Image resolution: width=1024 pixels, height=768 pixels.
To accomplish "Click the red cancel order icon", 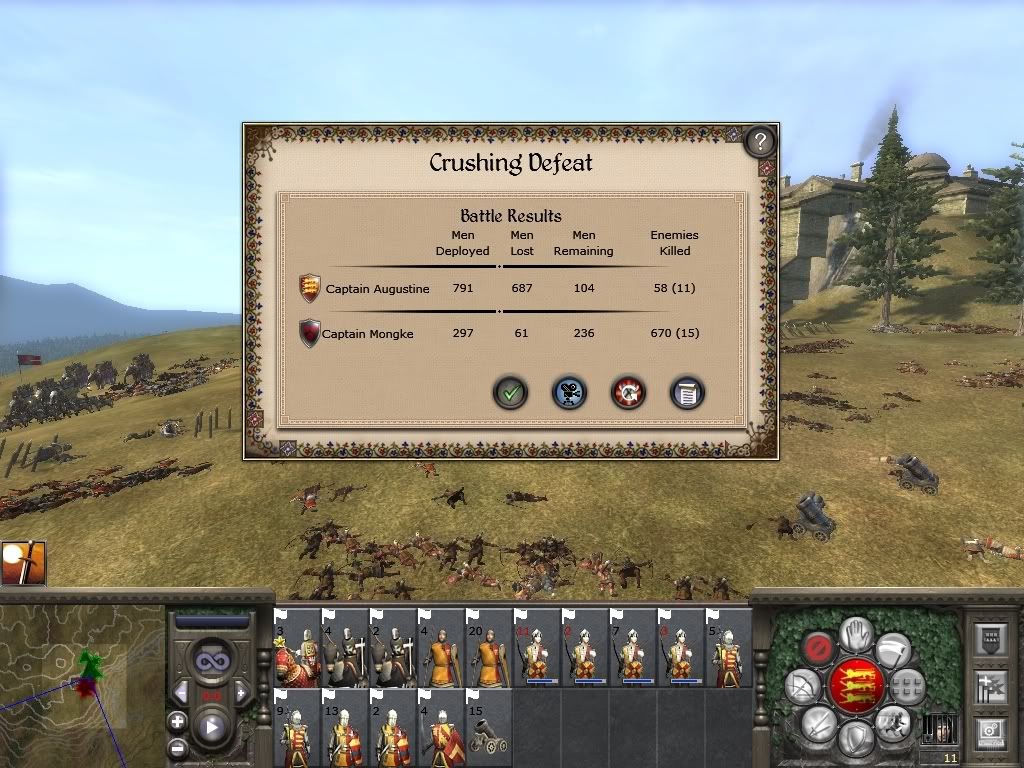I will click(x=819, y=649).
